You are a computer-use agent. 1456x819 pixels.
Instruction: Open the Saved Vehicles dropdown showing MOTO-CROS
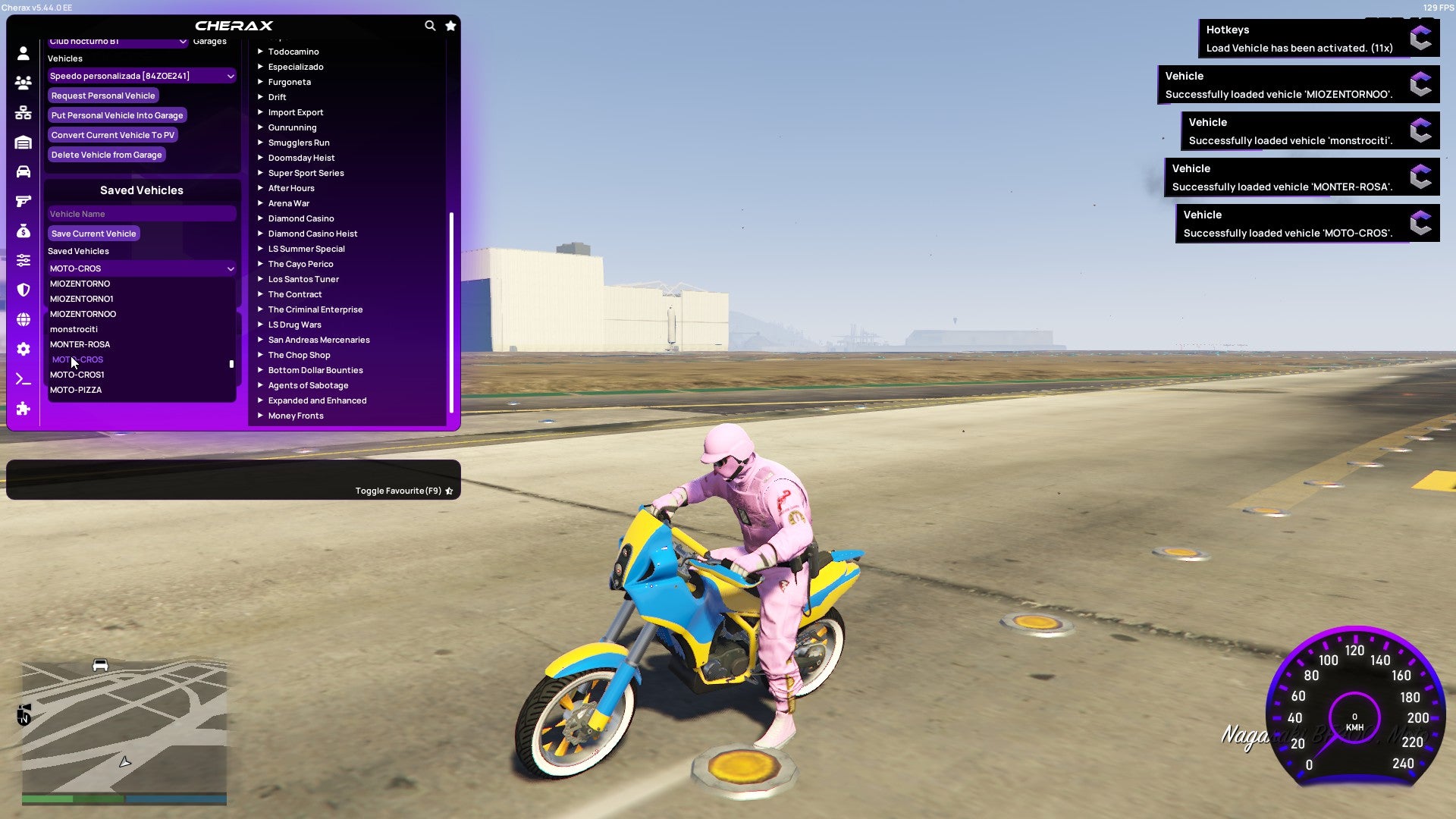click(x=141, y=268)
